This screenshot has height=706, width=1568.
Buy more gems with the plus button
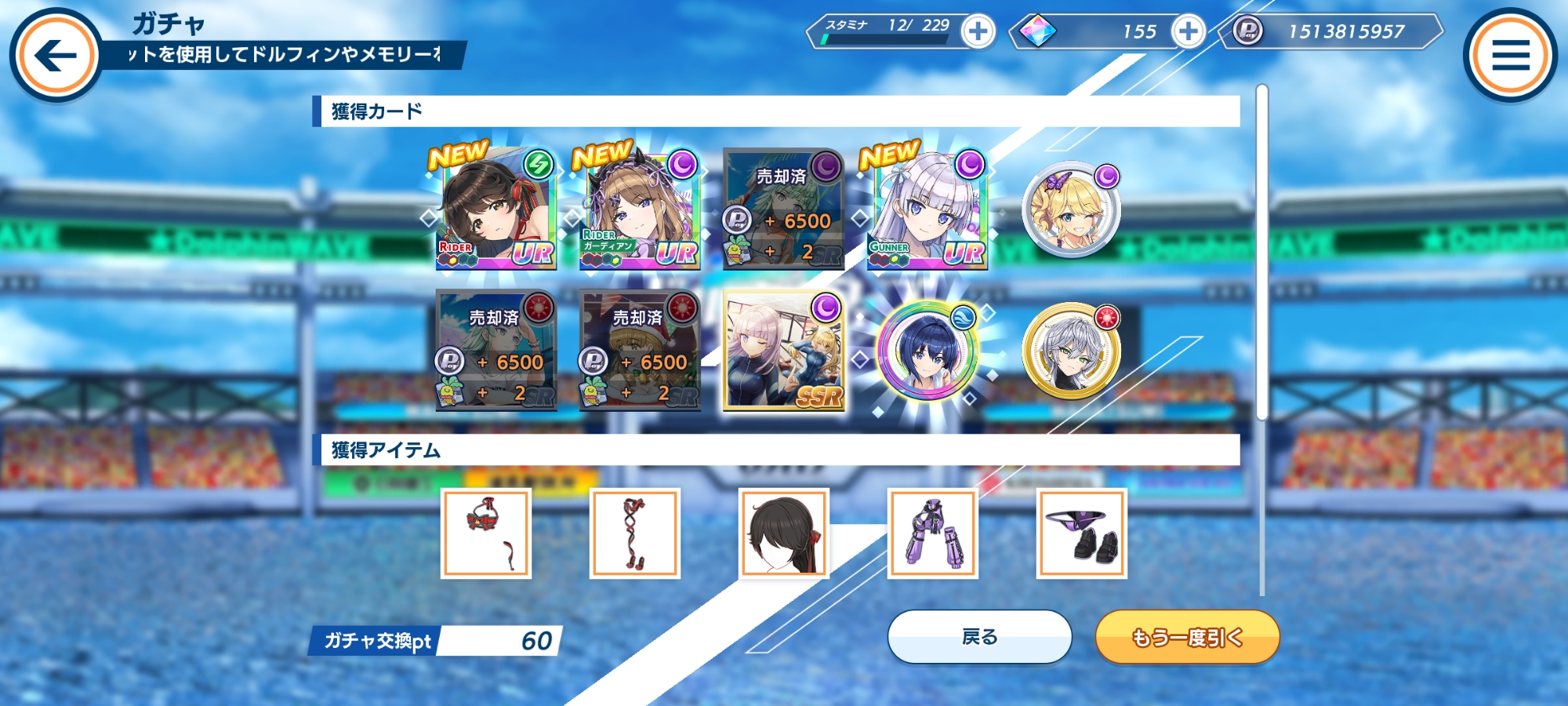[x=1188, y=32]
